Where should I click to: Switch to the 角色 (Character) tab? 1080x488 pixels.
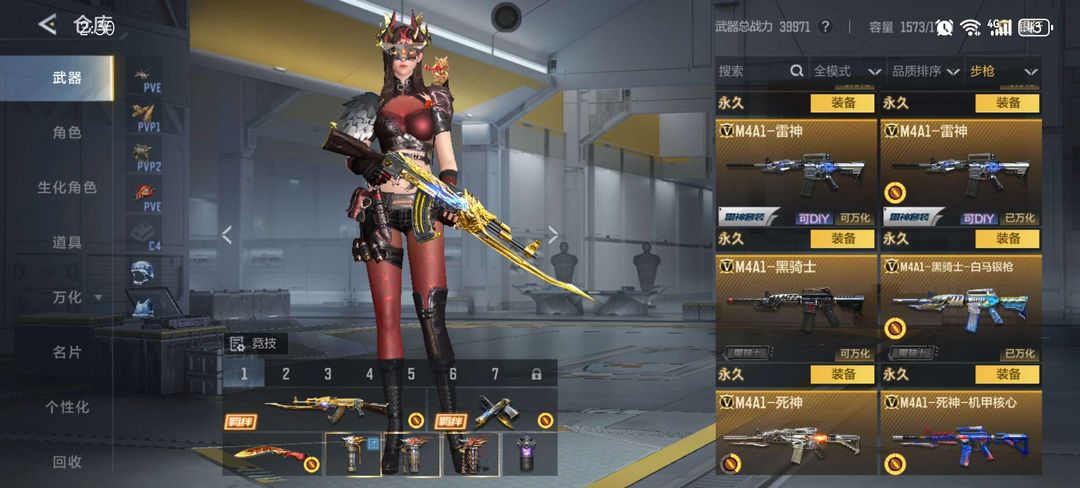click(x=67, y=132)
